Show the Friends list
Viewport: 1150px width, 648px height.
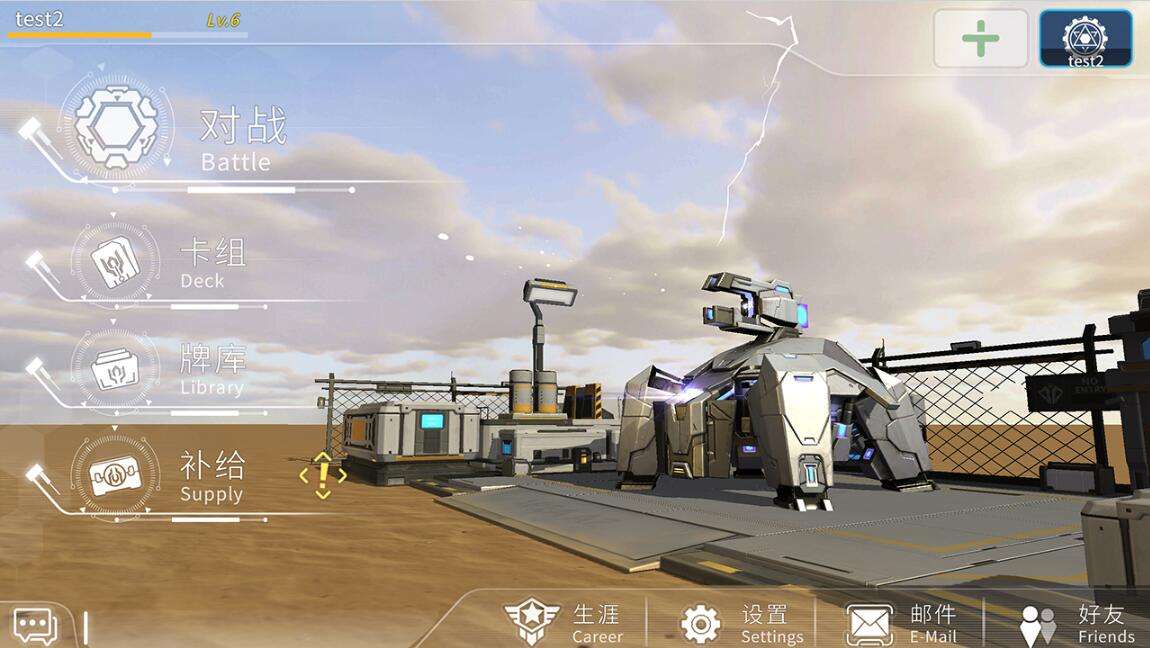(x=1076, y=622)
